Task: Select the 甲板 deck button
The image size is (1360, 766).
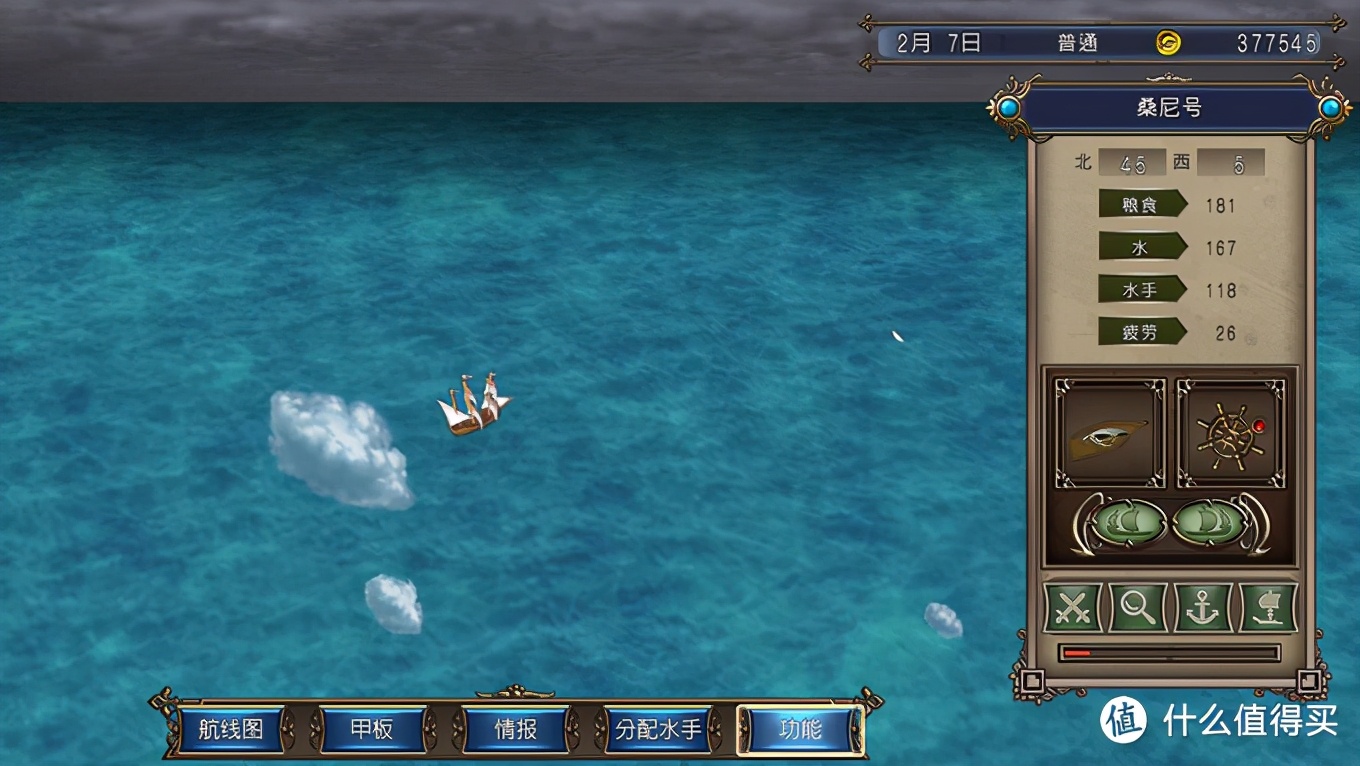Action: coord(372,729)
